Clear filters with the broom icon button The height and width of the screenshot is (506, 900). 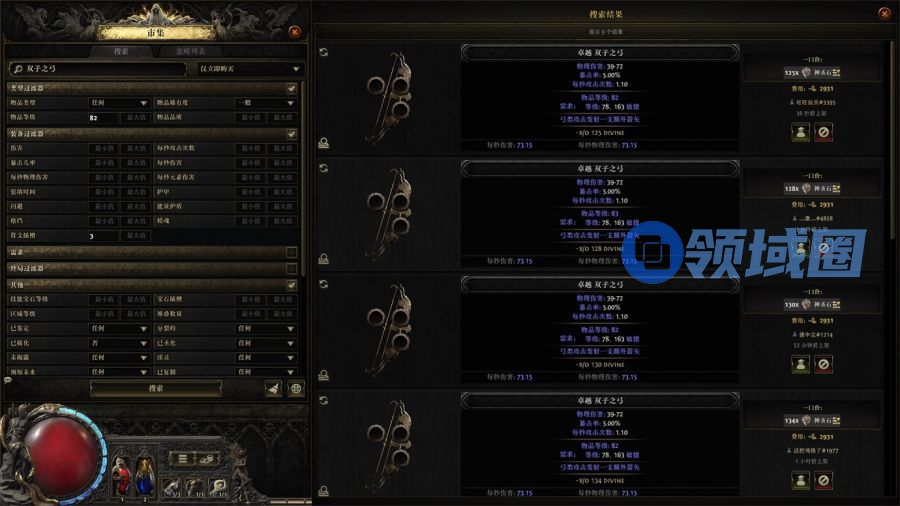[273, 389]
